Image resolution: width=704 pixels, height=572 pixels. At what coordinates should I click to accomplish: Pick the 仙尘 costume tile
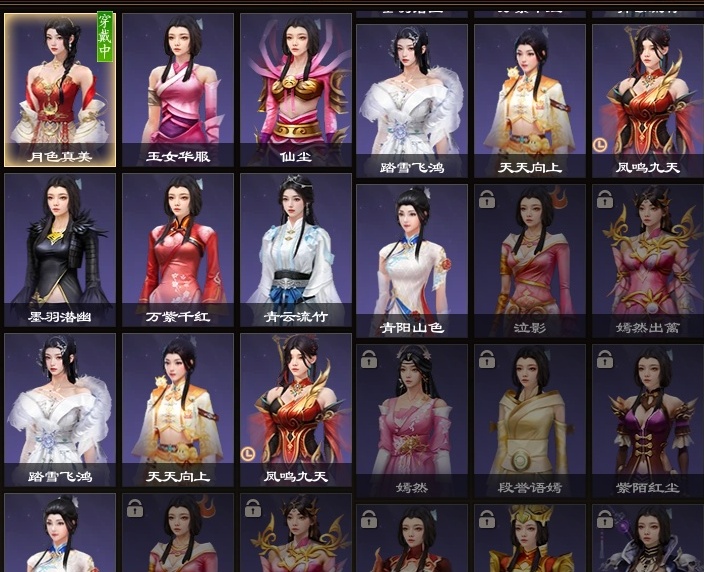296,89
